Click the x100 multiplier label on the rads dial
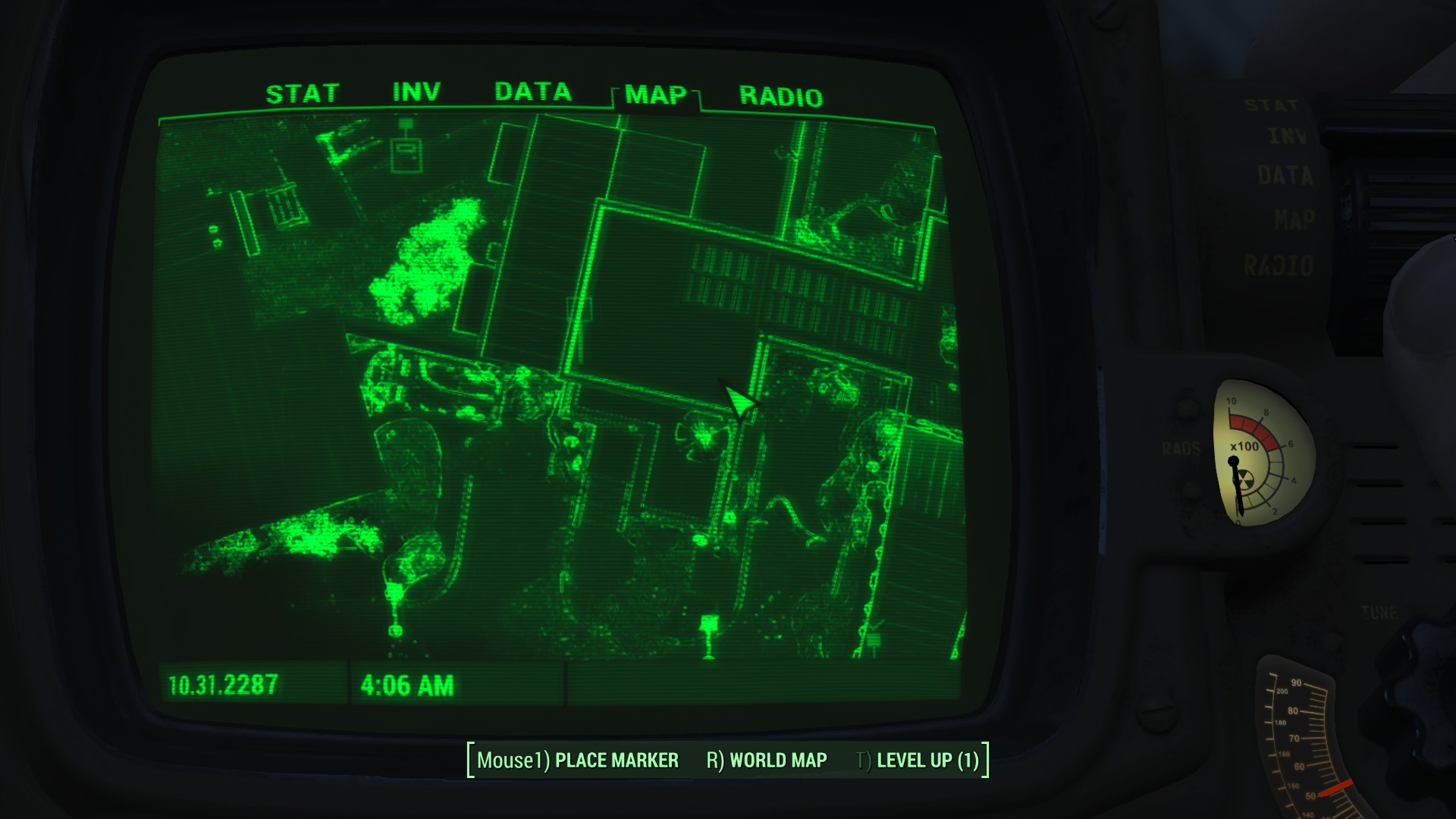Viewport: 1456px width, 819px height. tap(1244, 447)
